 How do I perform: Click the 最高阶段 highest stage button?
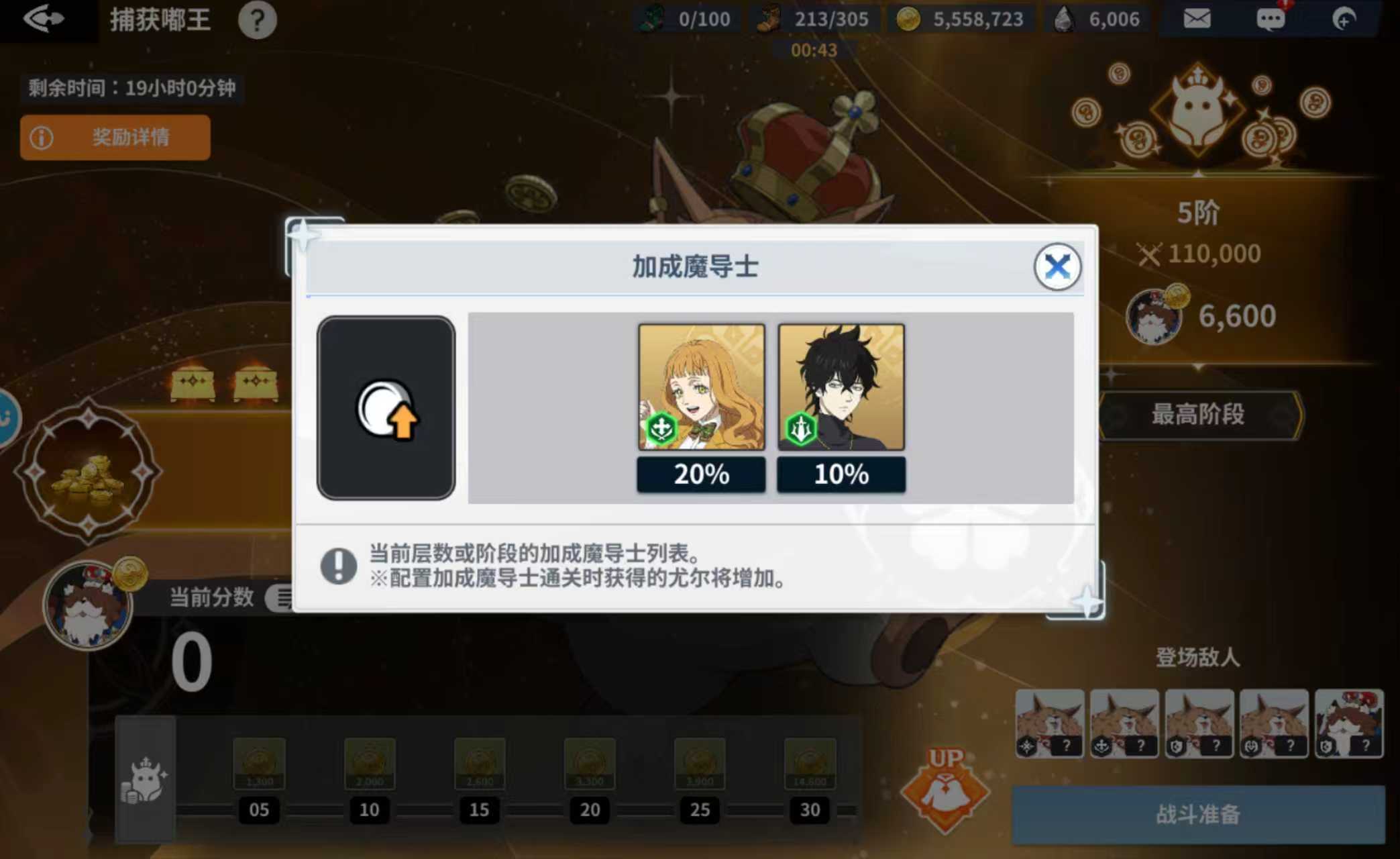click(1199, 415)
